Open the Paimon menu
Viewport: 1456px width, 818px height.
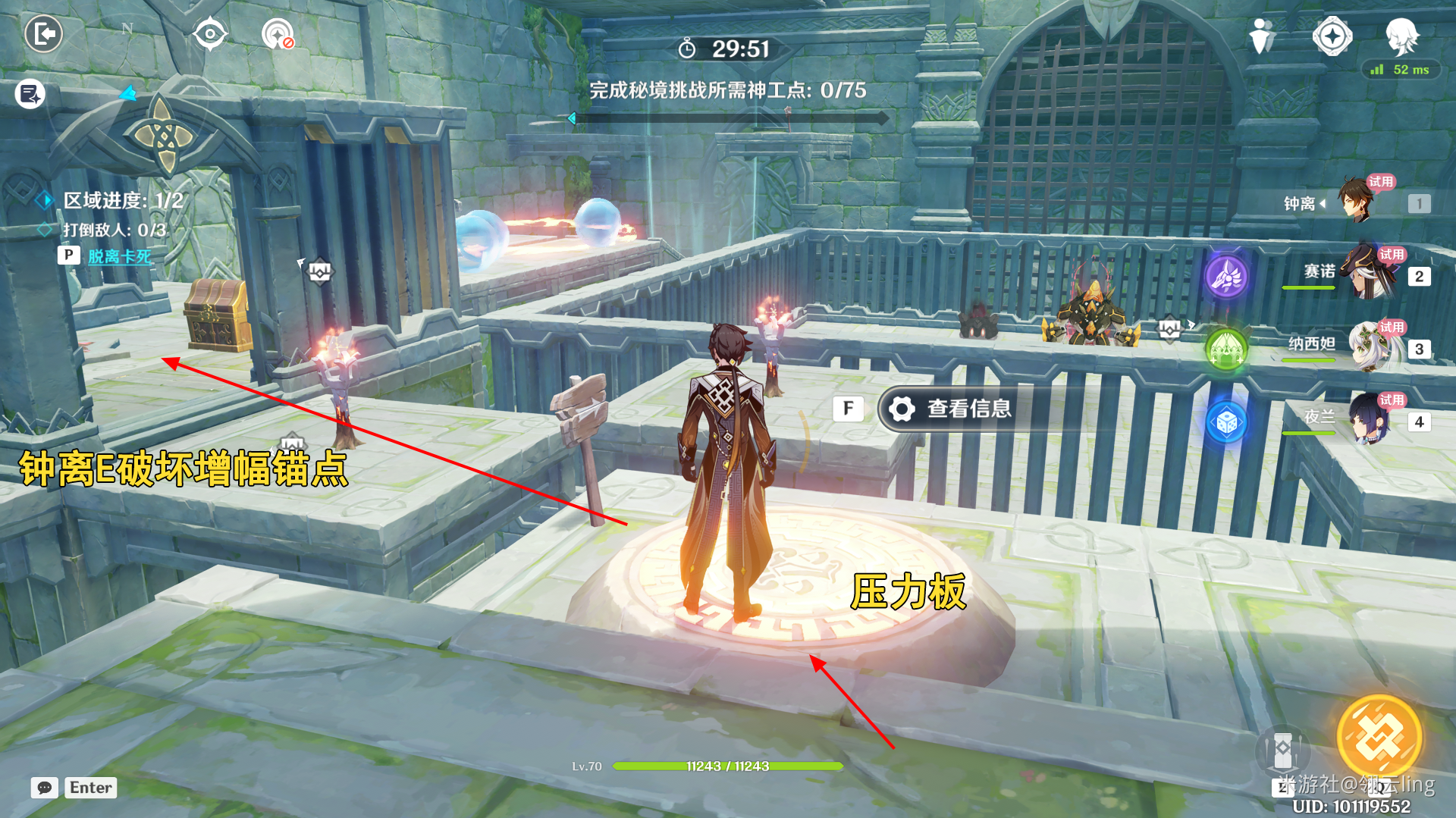tap(1402, 36)
